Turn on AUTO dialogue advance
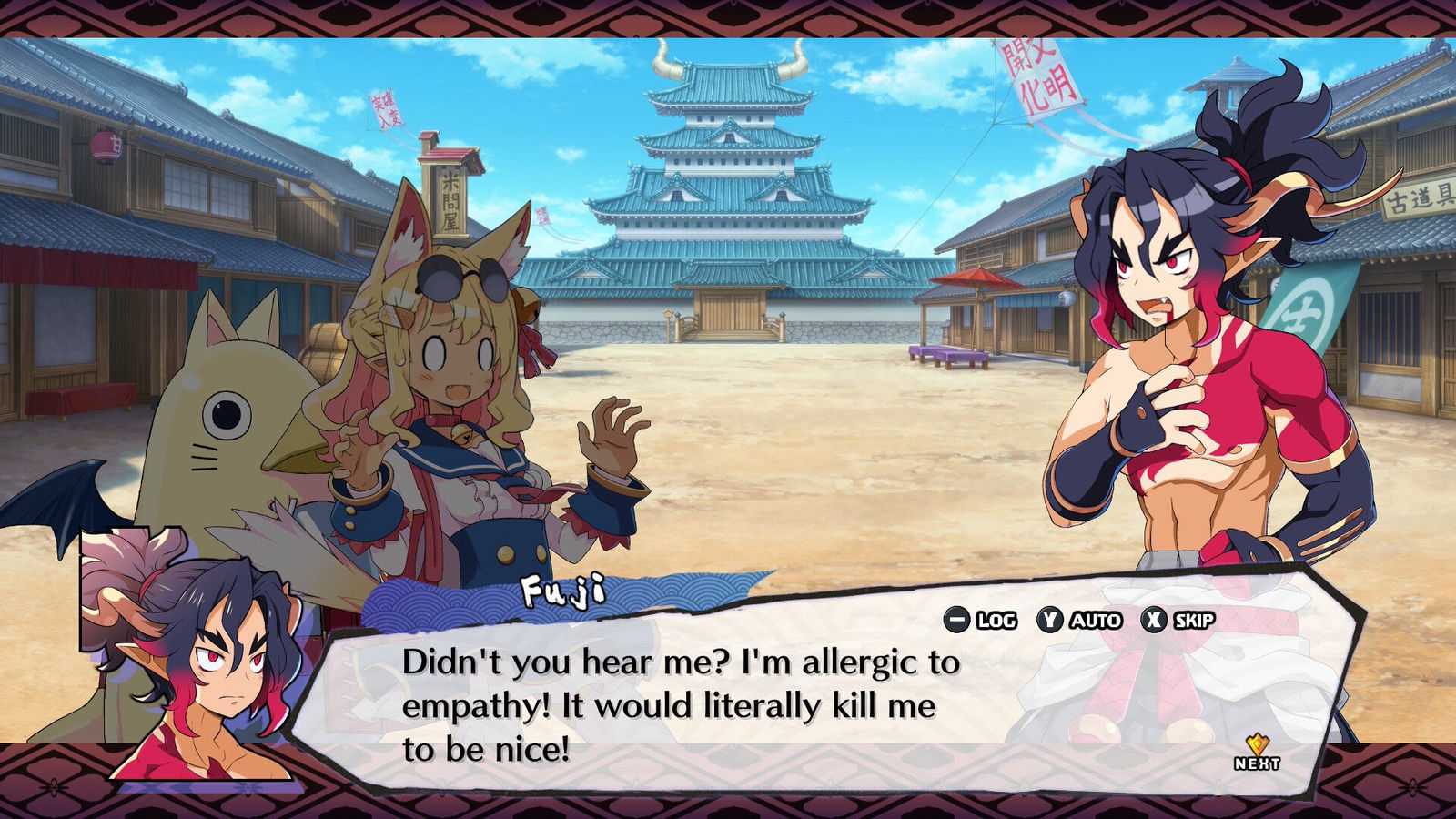 click(1079, 621)
